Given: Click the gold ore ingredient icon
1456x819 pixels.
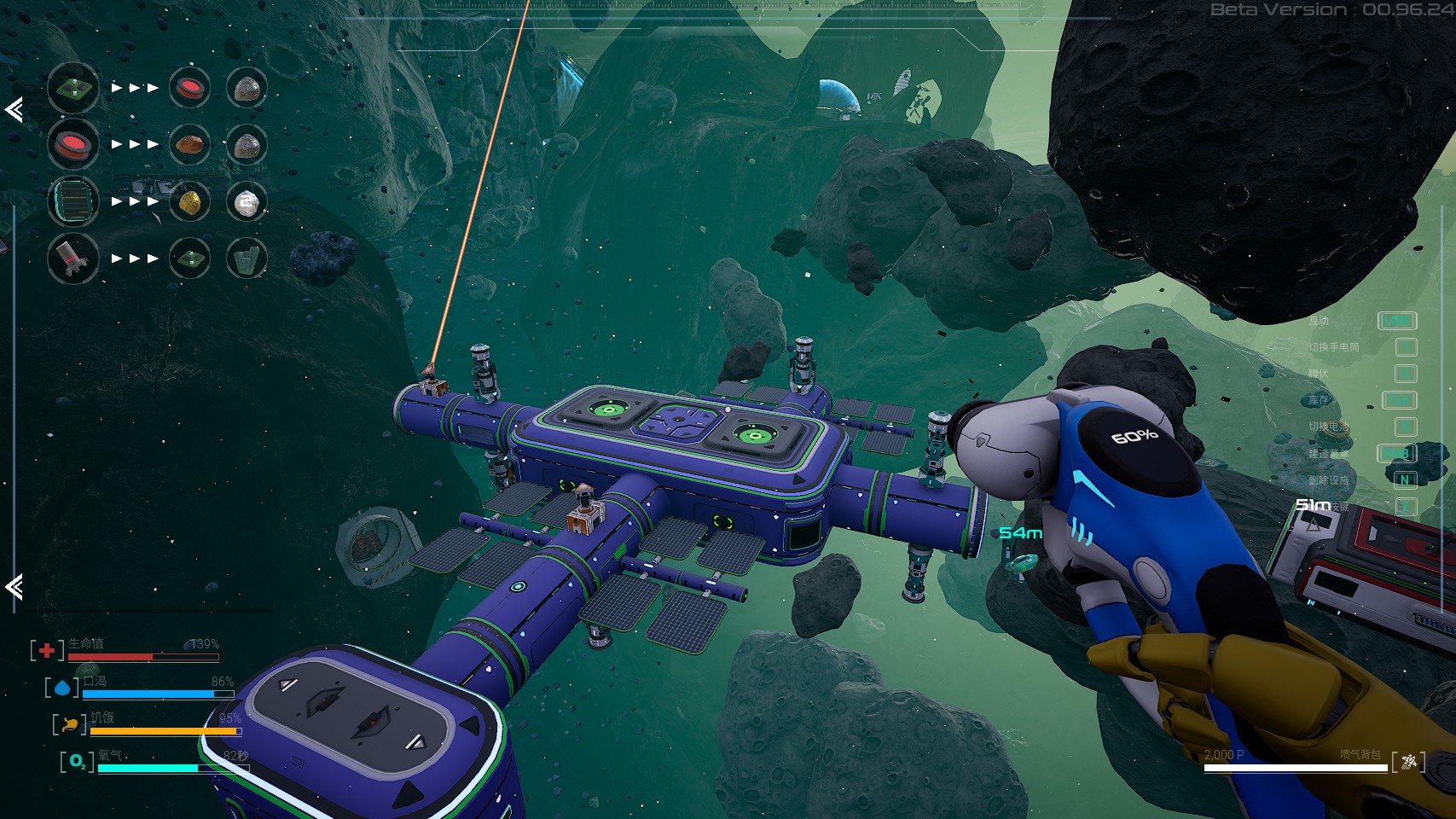Looking at the screenshot, I should [189, 201].
